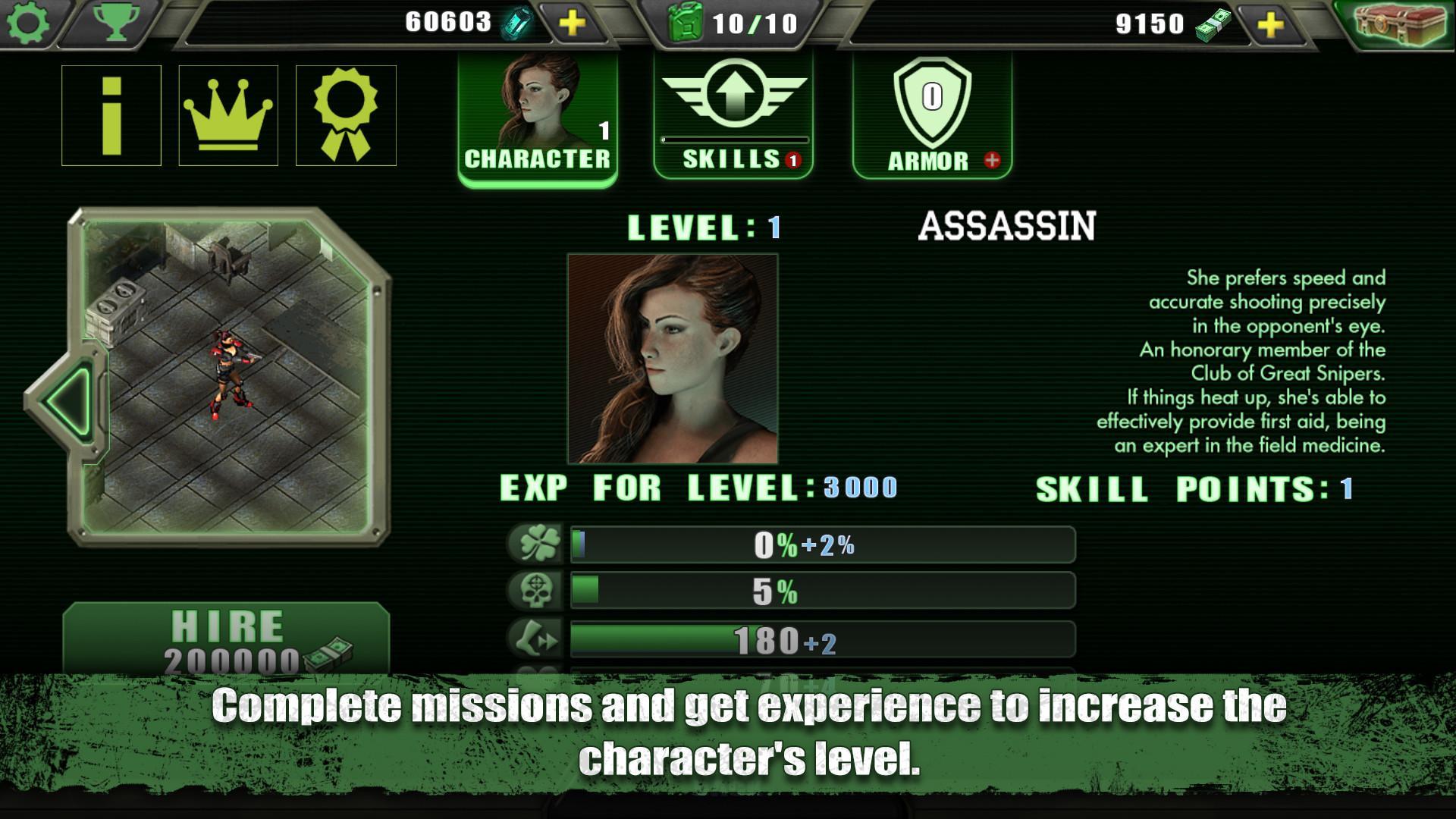
Task: Click the info 'i' icon
Action: click(x=112, y=115)
